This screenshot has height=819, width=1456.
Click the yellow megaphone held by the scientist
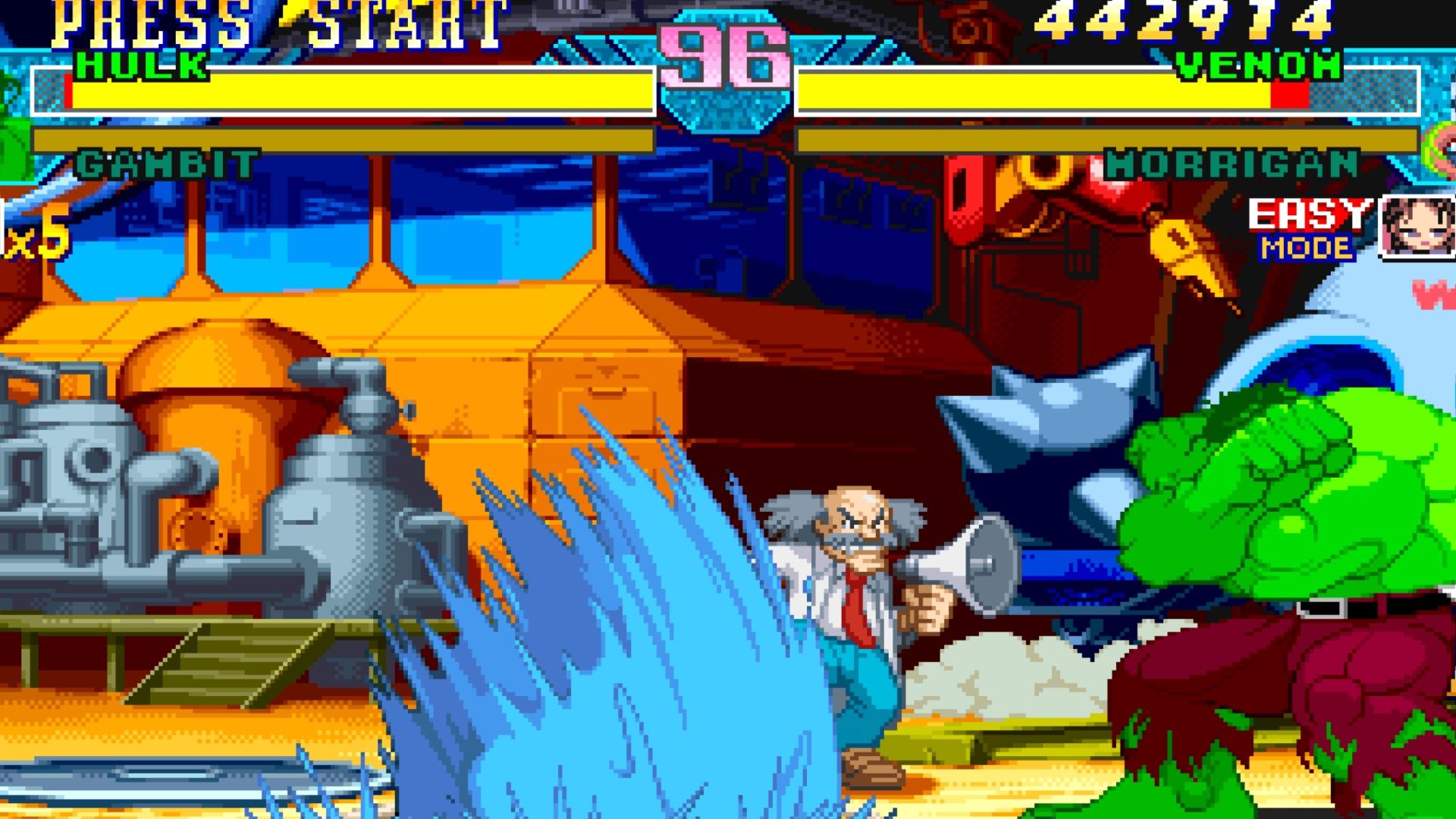[x=971, y=561]
